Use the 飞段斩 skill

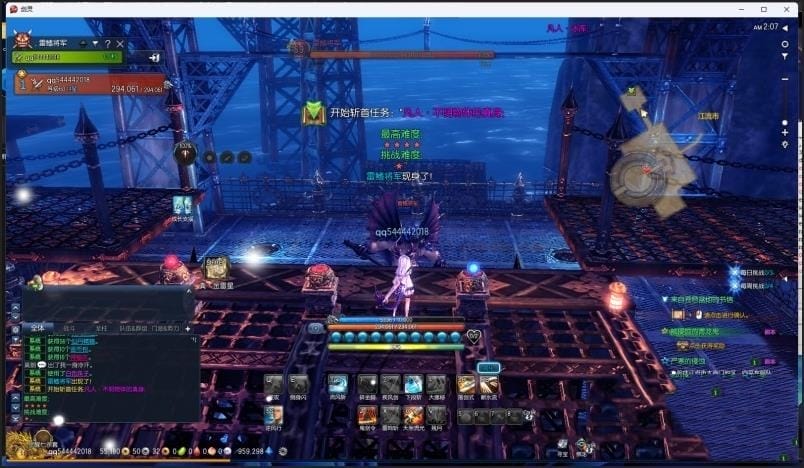pyautogui.click(x=413, y=384)
